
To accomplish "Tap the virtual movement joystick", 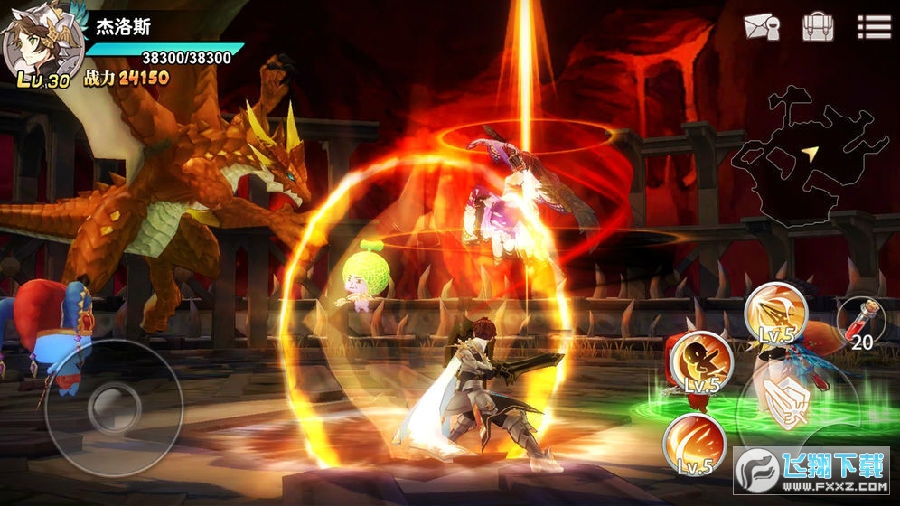I will coord(113,407).
